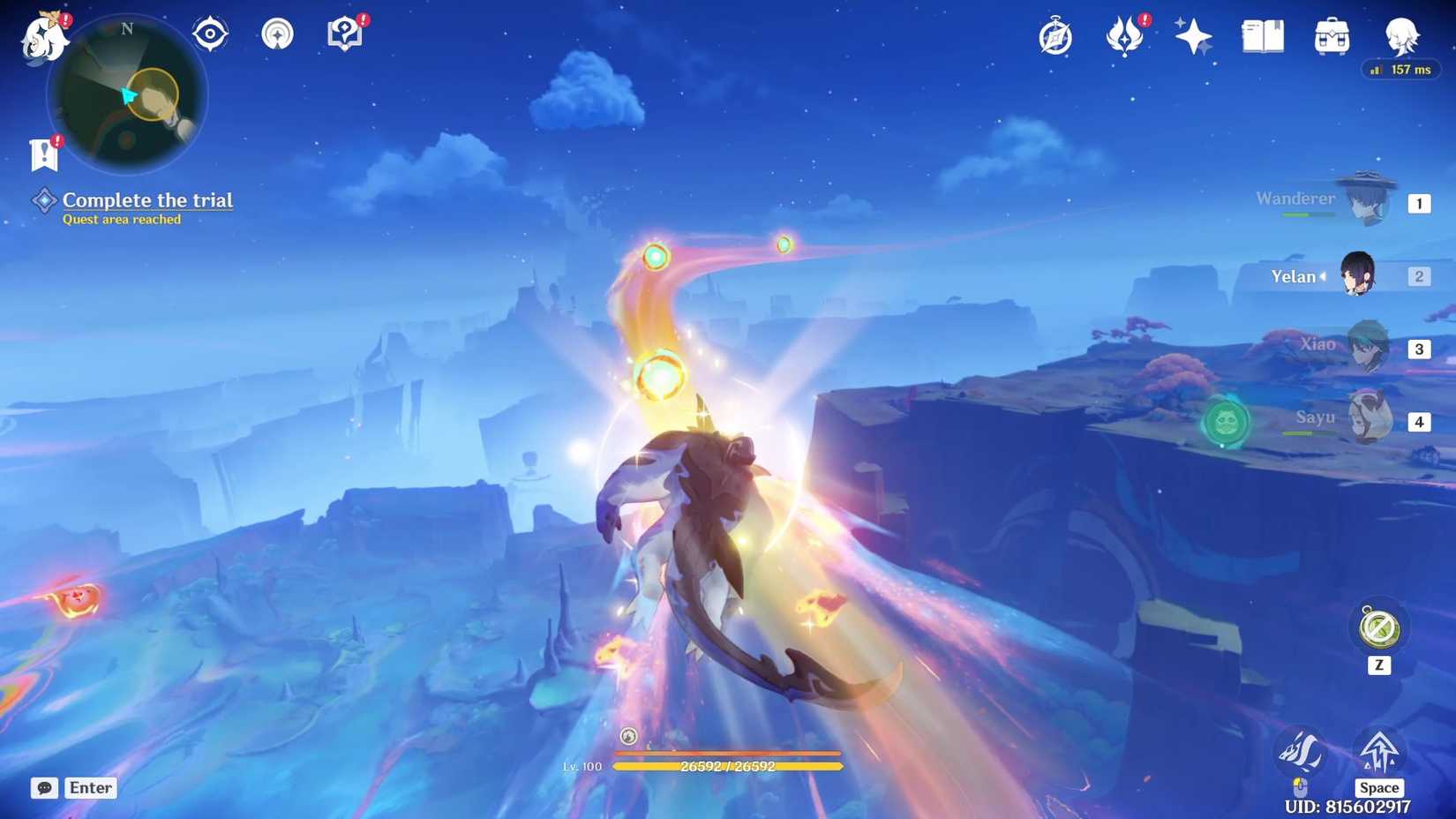Open the Tutorial guide book icon

[x=343, y=34]
